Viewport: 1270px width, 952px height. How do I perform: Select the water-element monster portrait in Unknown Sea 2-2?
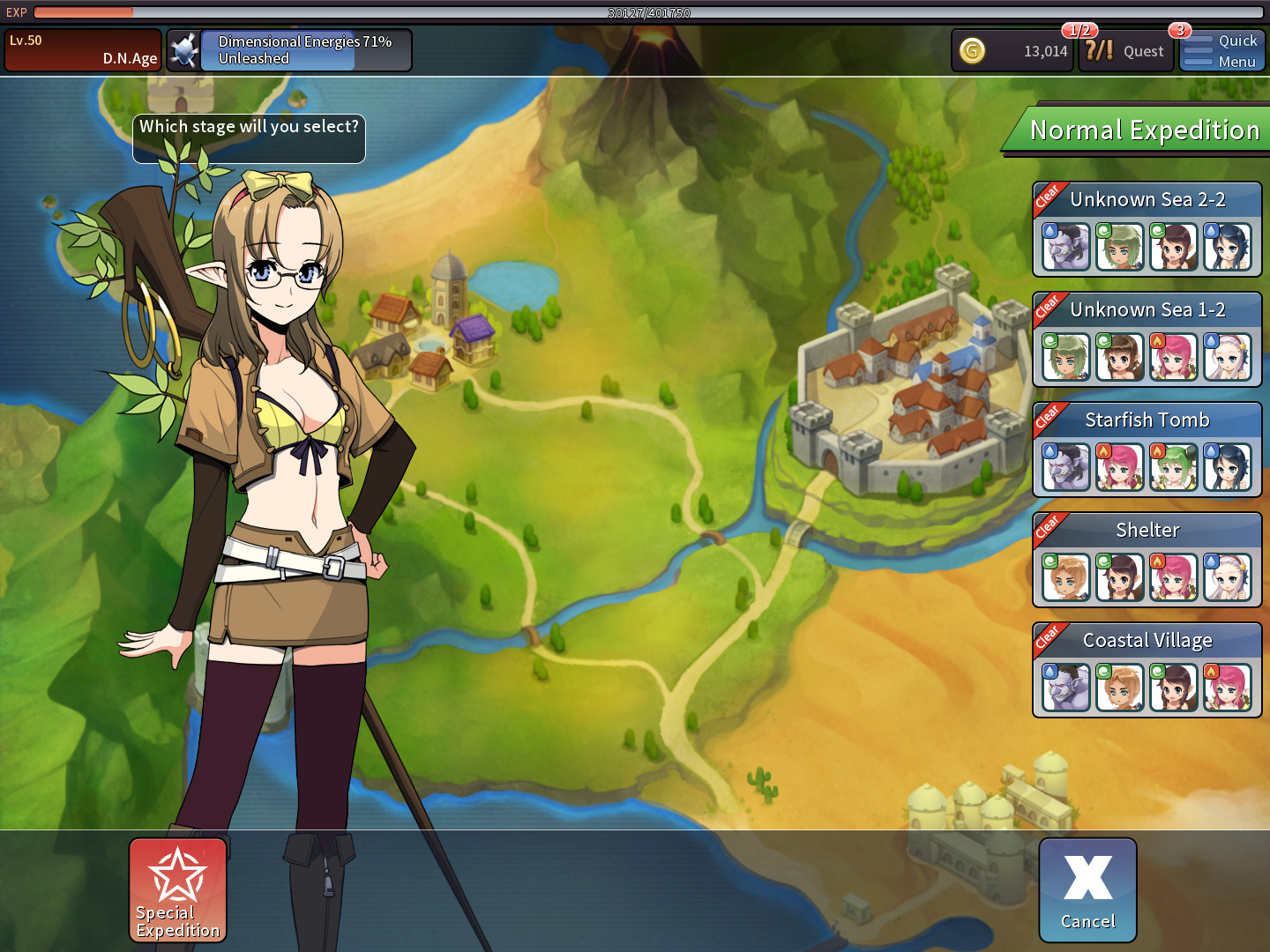pyautogui.click(x=1065, y=247)
